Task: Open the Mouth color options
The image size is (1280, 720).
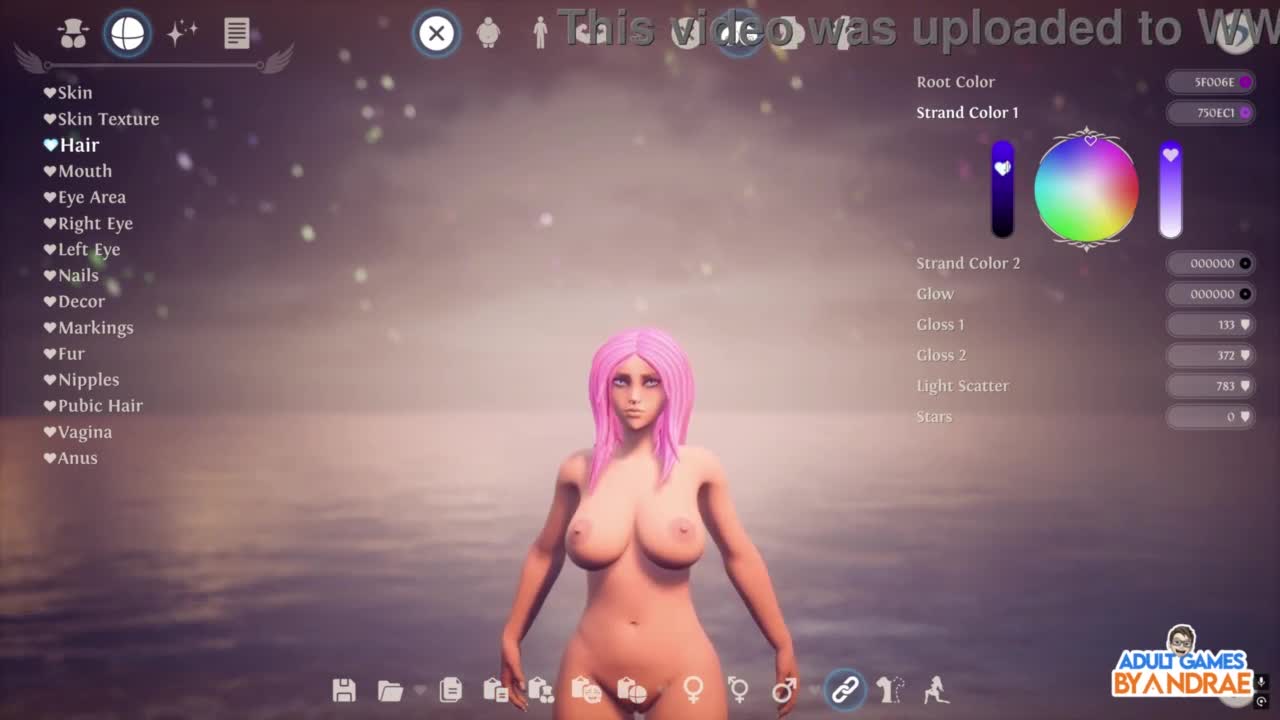Action: (84, 171)
